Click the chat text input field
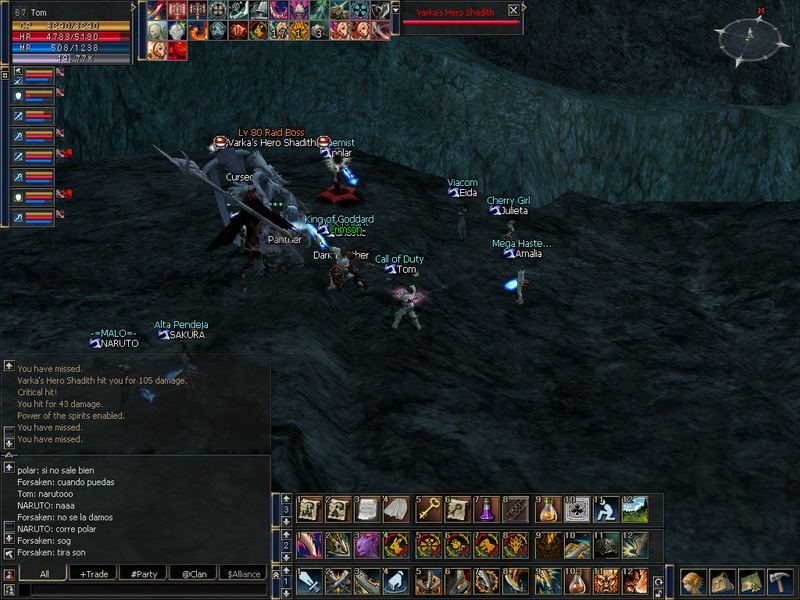The height and width of the screenshot is (600, 800). 140,590
